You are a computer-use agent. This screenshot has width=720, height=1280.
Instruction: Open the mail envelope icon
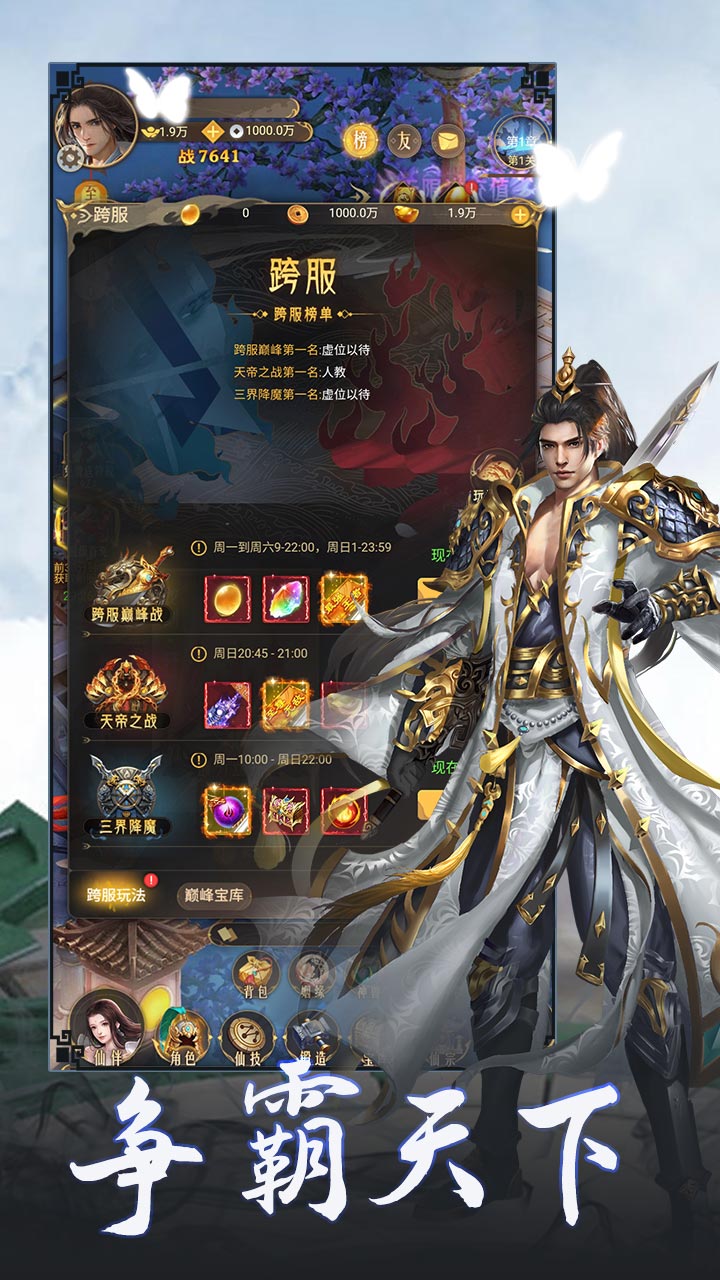coord(447,140)
